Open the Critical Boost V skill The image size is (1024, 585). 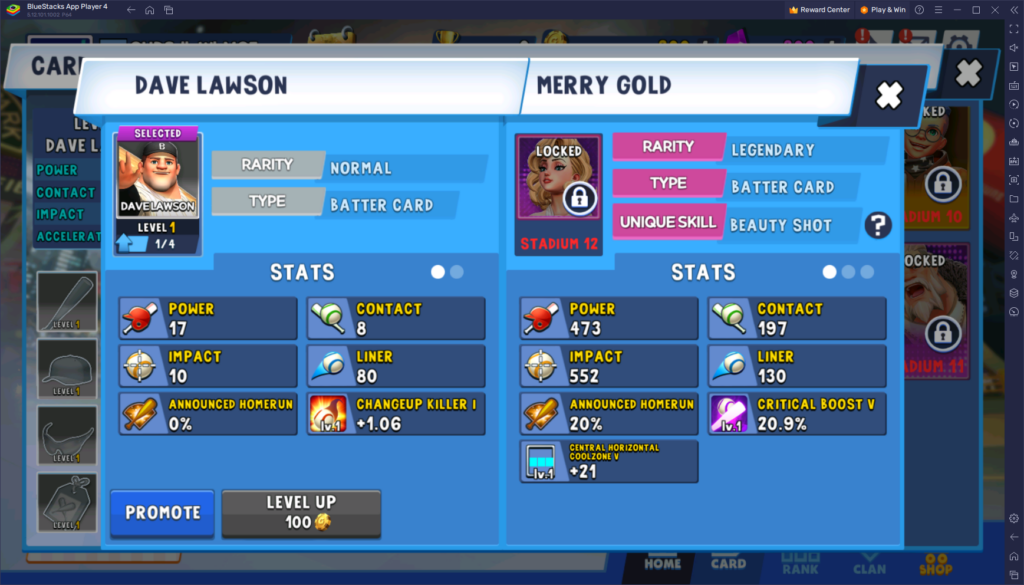[x=797, y=414]
